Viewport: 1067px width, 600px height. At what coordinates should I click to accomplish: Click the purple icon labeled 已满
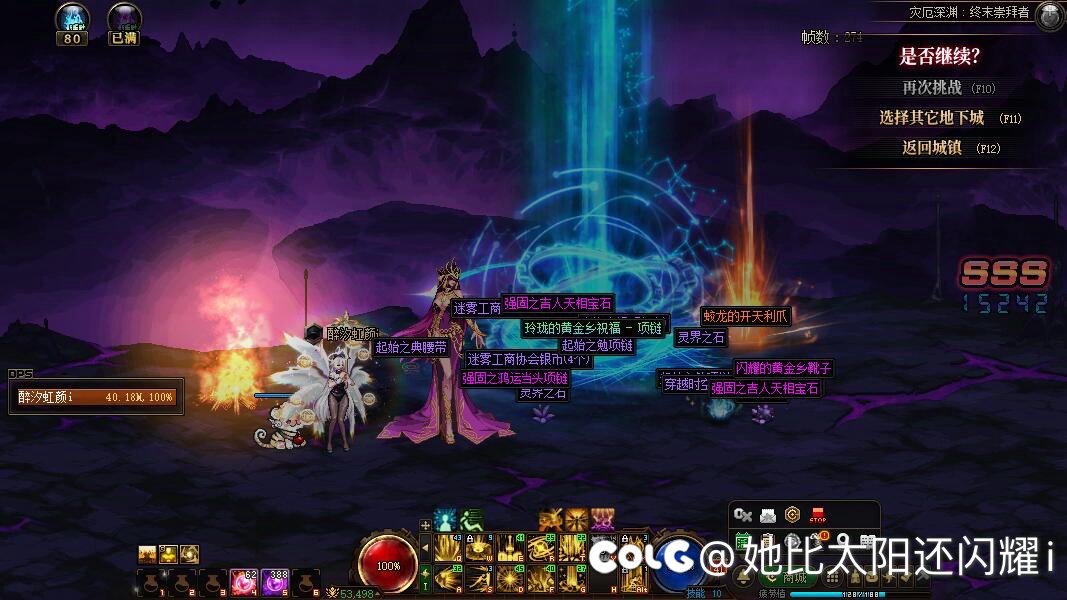point(124,19)
